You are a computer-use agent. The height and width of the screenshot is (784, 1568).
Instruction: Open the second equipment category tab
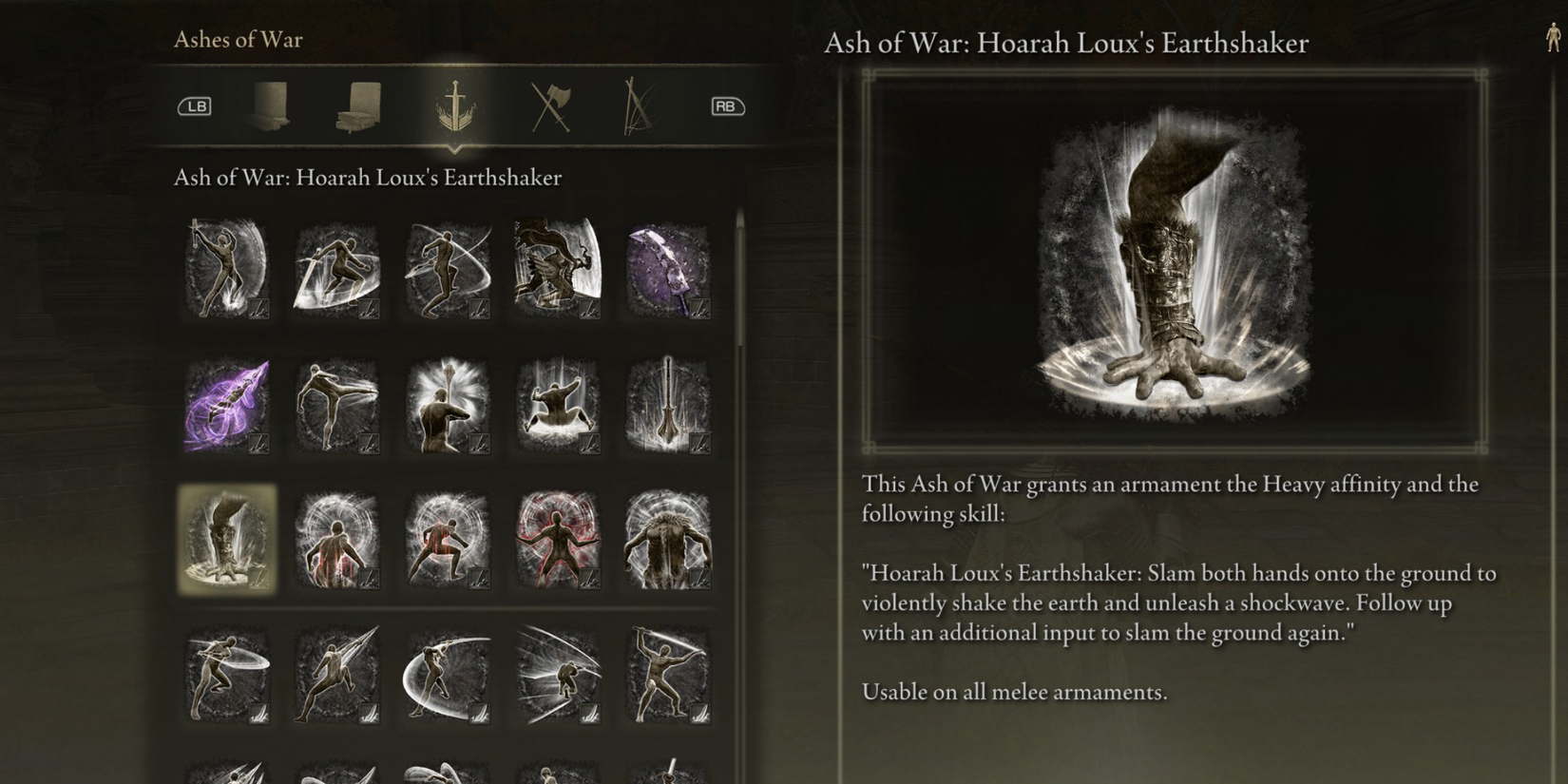pos(359,105)
